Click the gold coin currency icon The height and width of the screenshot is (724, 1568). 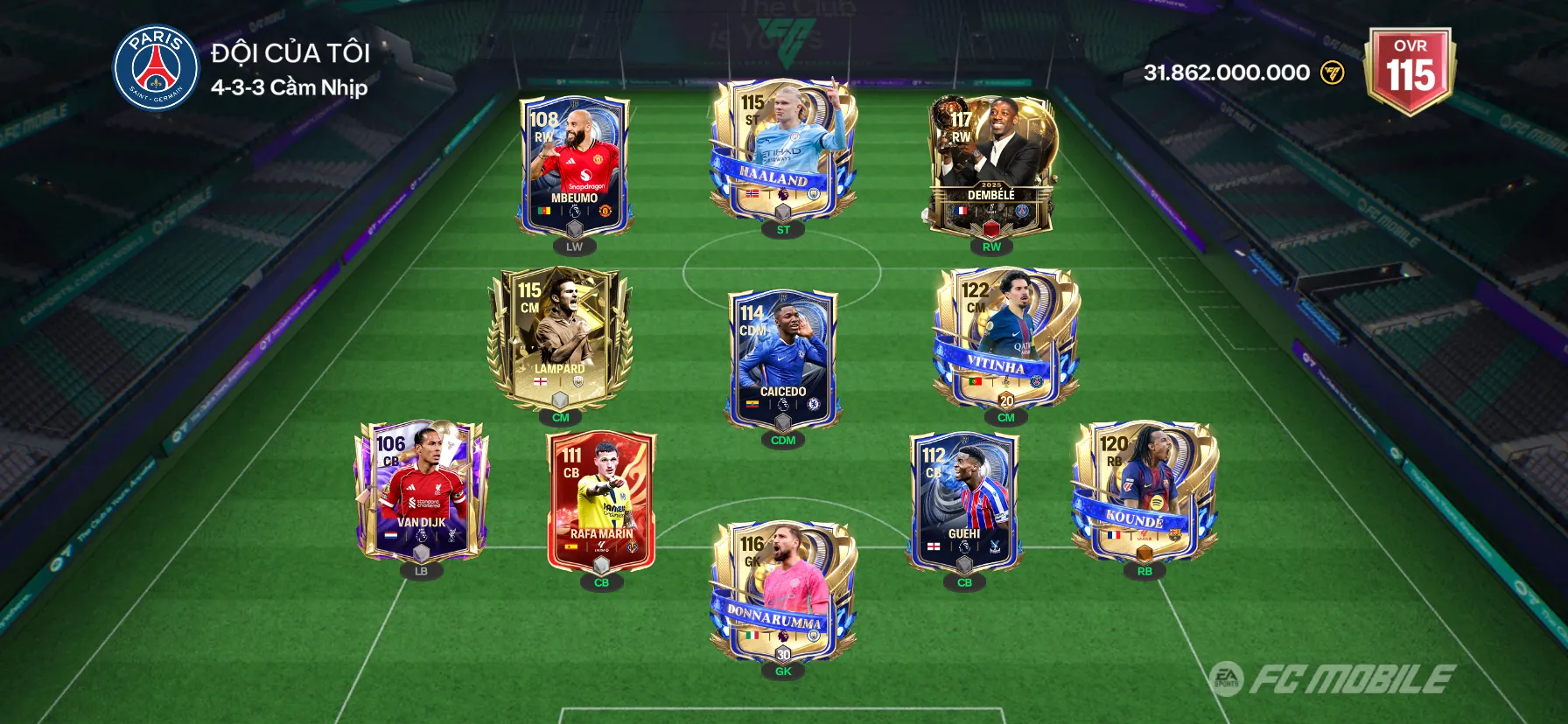1332,73
